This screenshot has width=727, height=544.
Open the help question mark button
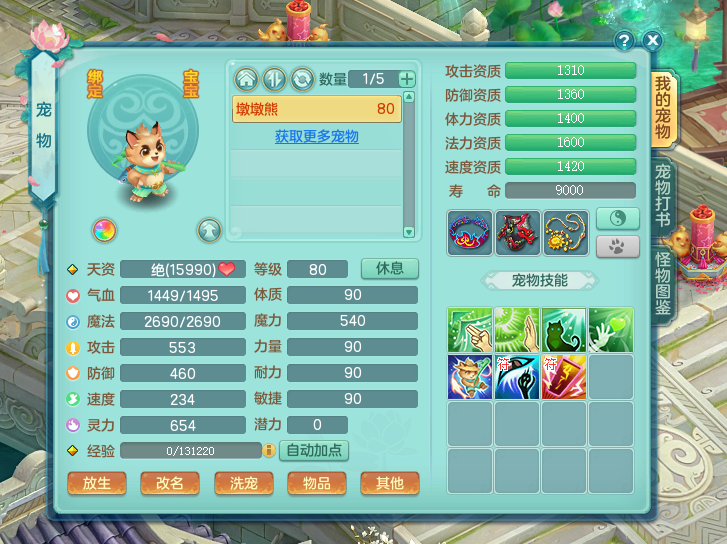point(625,41)
